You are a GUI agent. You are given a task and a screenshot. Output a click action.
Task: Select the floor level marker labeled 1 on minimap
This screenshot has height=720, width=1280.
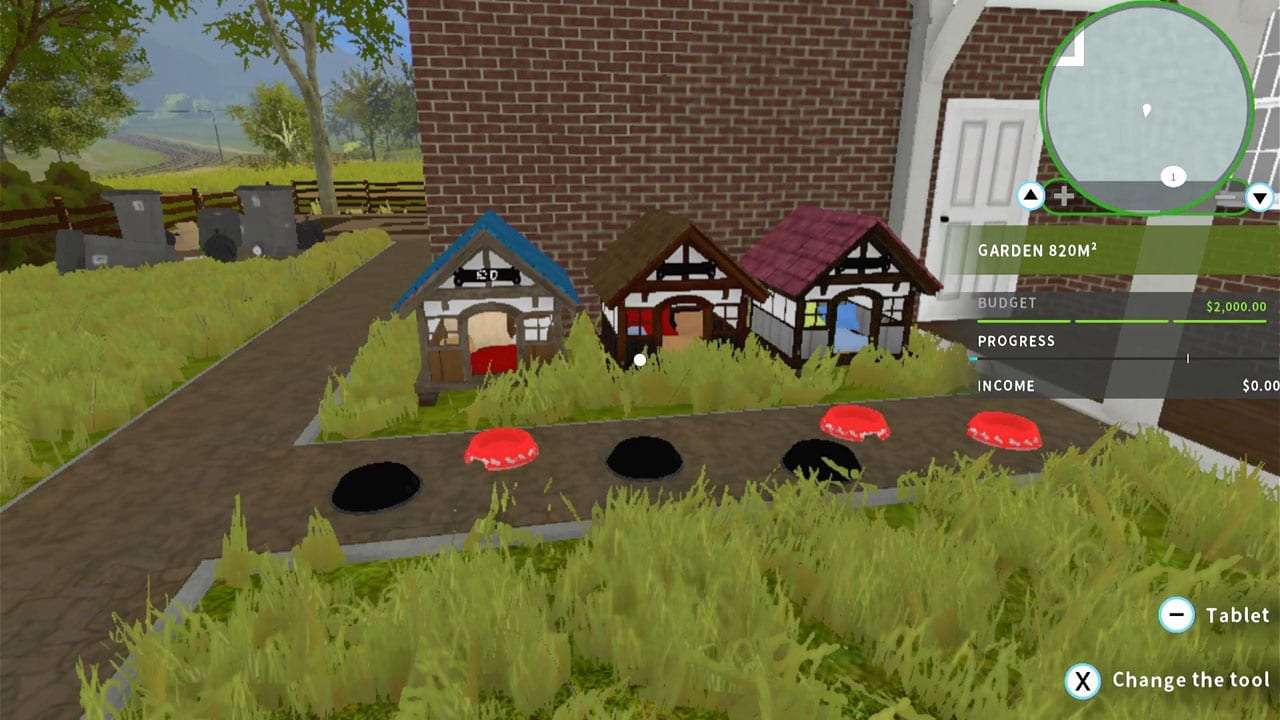(x=1173, y=176)
